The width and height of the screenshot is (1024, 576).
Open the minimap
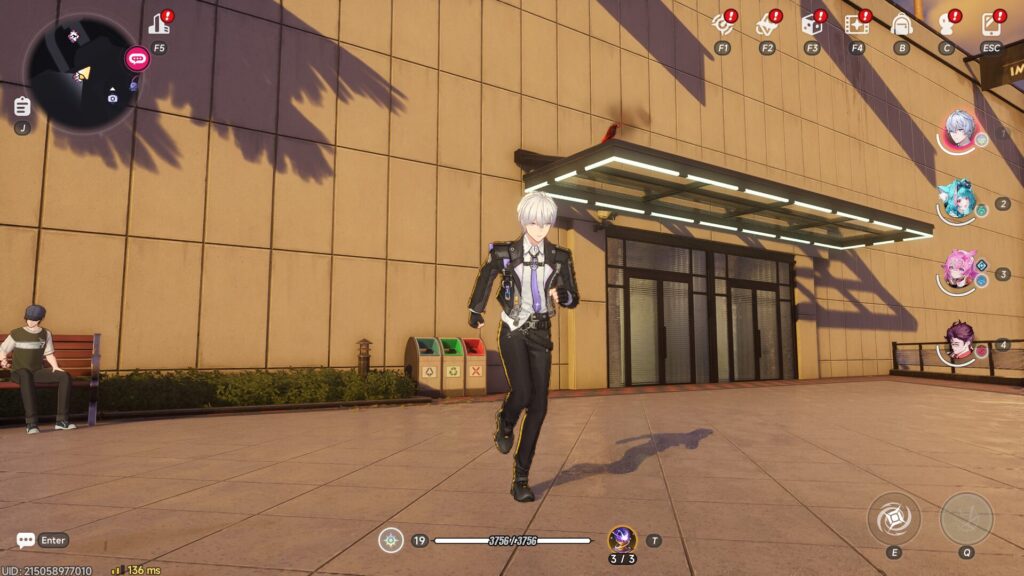(82, 72)
